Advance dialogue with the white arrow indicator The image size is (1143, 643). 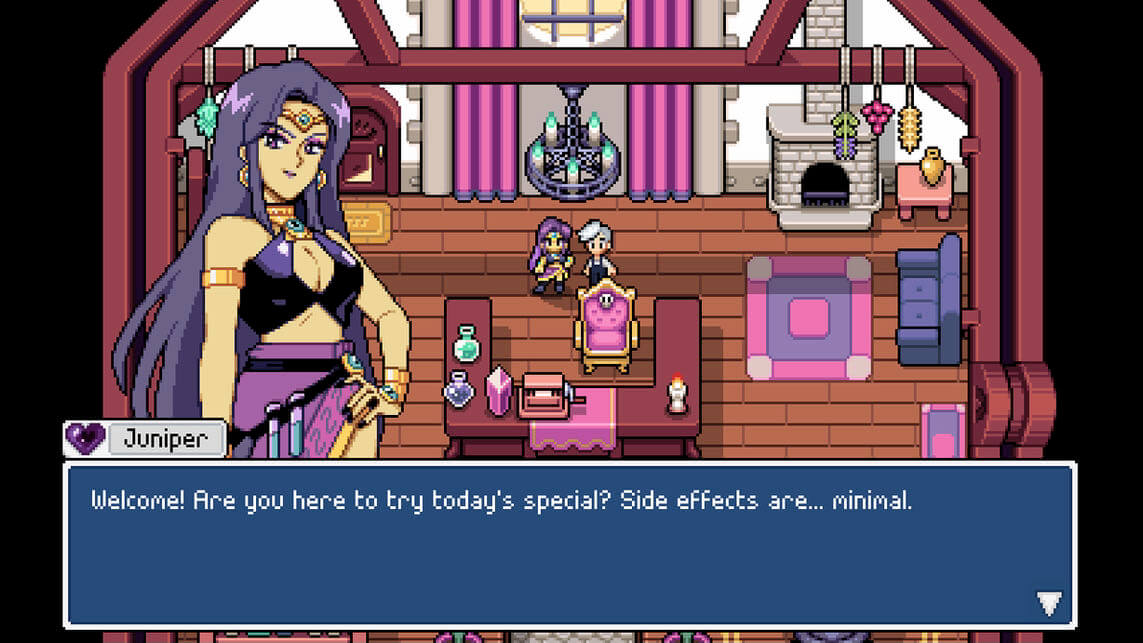1048,602
